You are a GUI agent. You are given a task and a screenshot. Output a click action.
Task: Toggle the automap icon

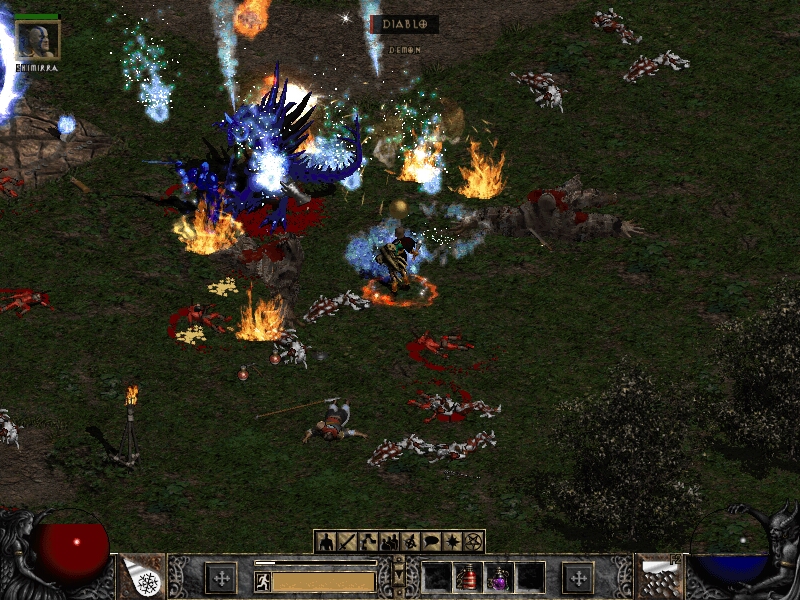410,542
